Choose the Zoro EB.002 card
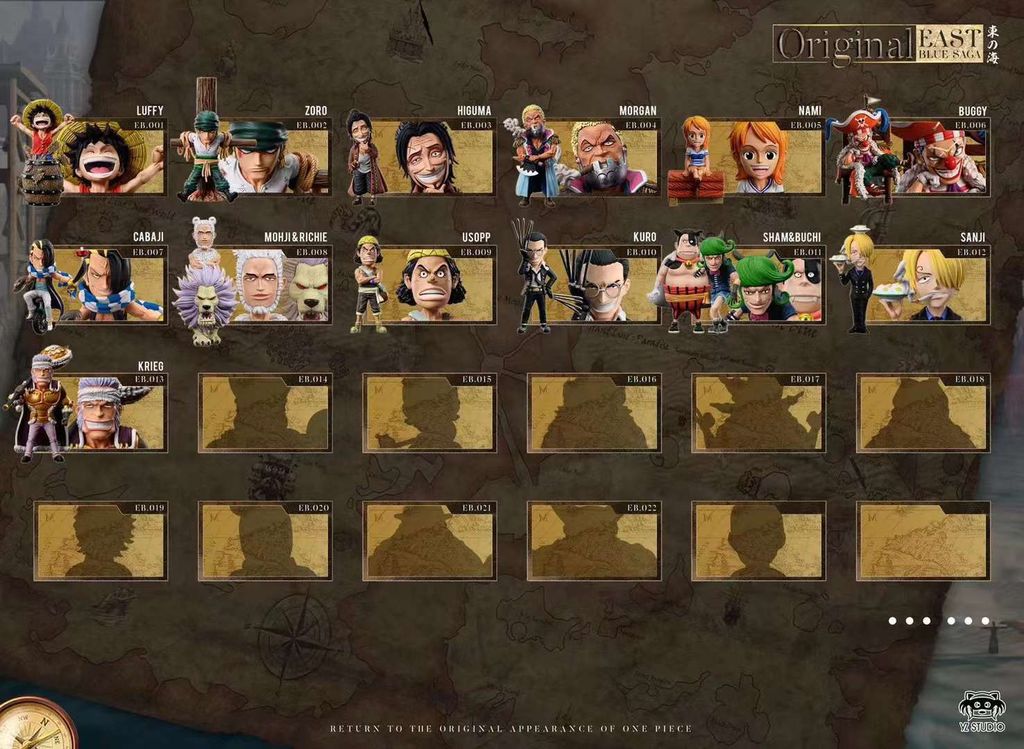 tap(265, 157)
